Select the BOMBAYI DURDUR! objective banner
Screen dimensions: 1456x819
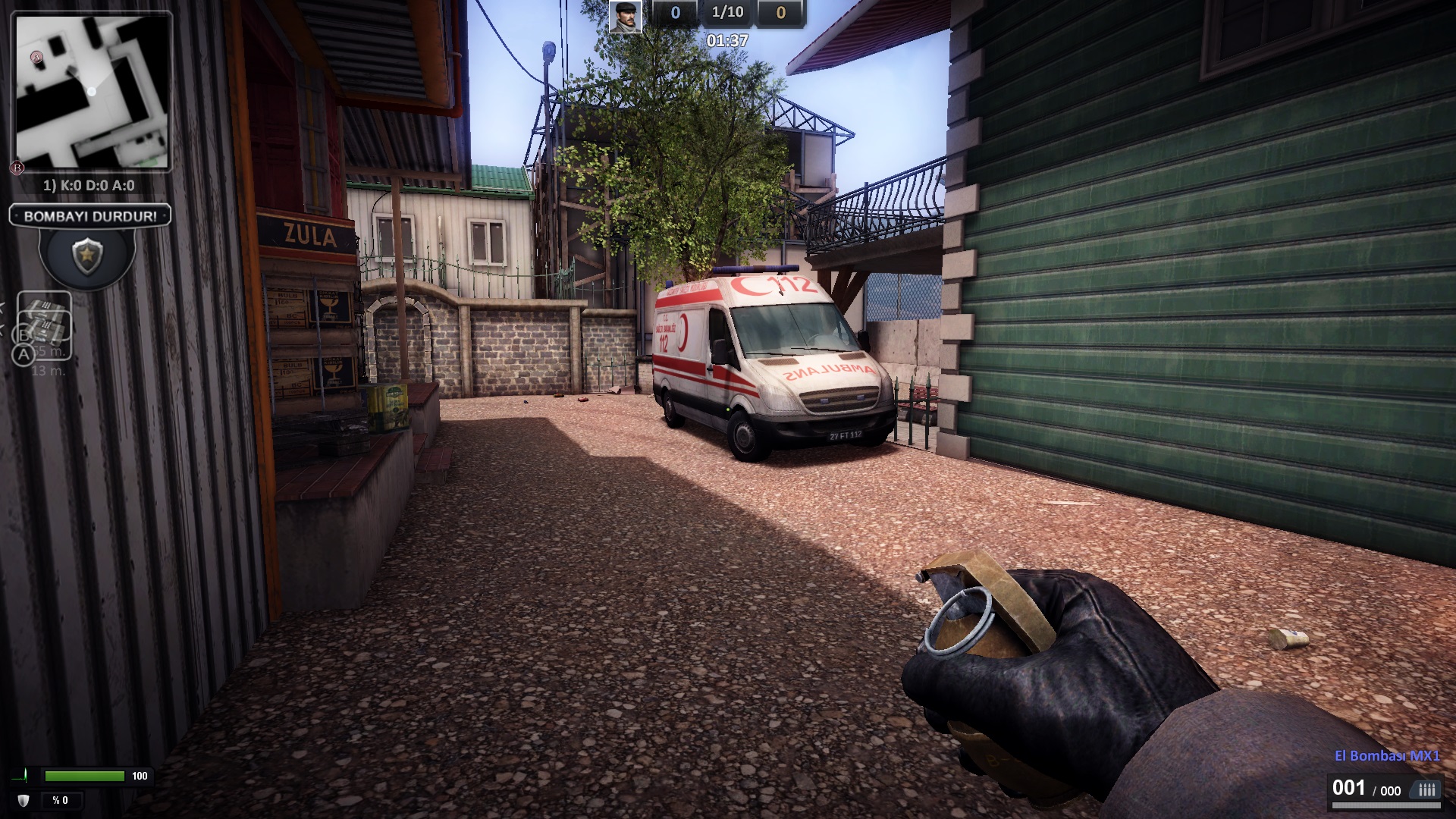click(x=90, y=216)
